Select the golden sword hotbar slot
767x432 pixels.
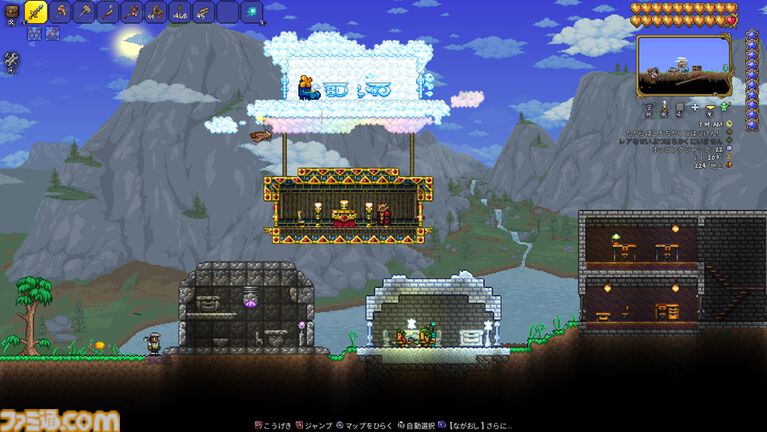pyautogui.click(x=37, y=13)
